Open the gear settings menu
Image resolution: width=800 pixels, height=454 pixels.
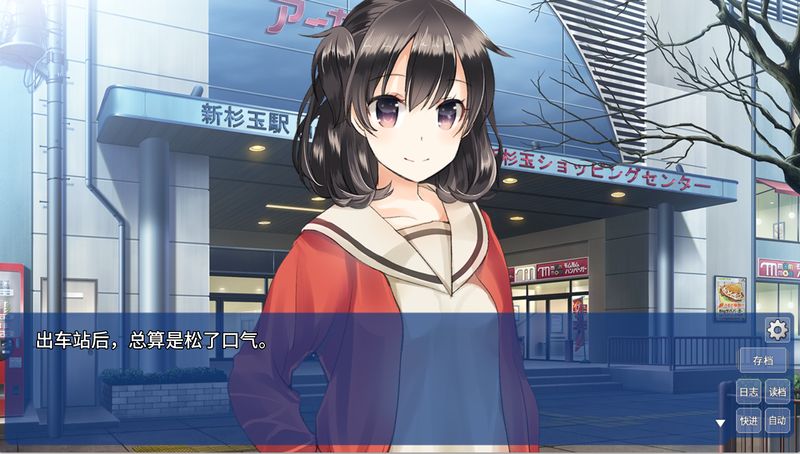(777, 329)
